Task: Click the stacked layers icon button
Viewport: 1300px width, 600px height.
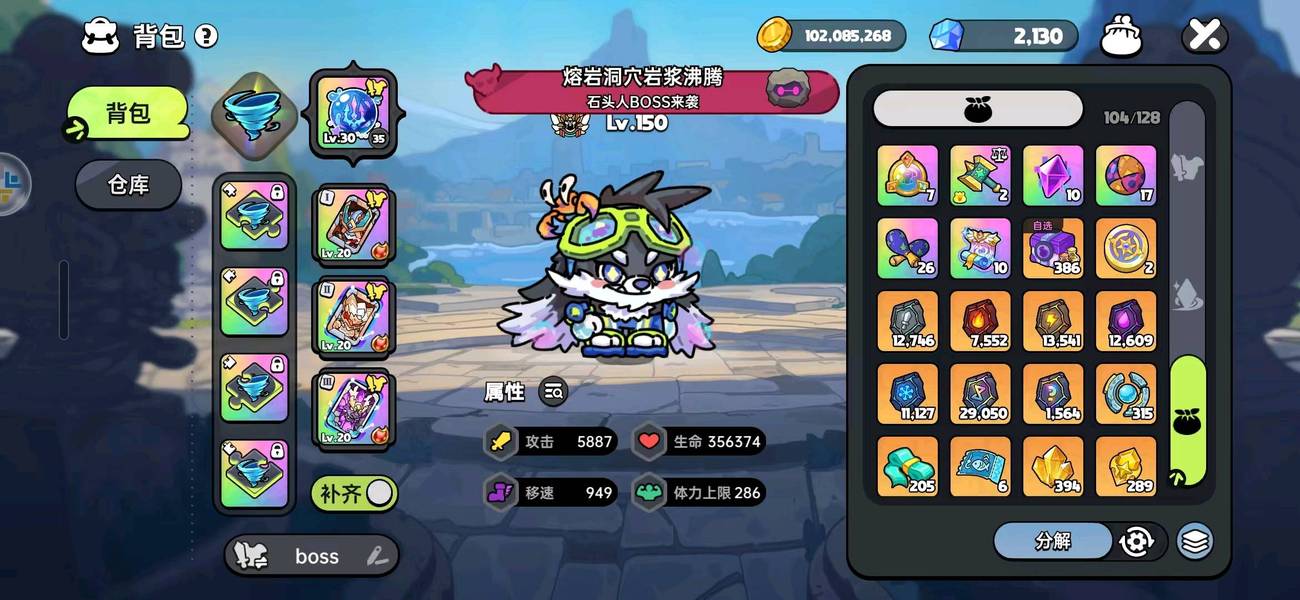Action: pyautogui.click(x=1194, y=541)
